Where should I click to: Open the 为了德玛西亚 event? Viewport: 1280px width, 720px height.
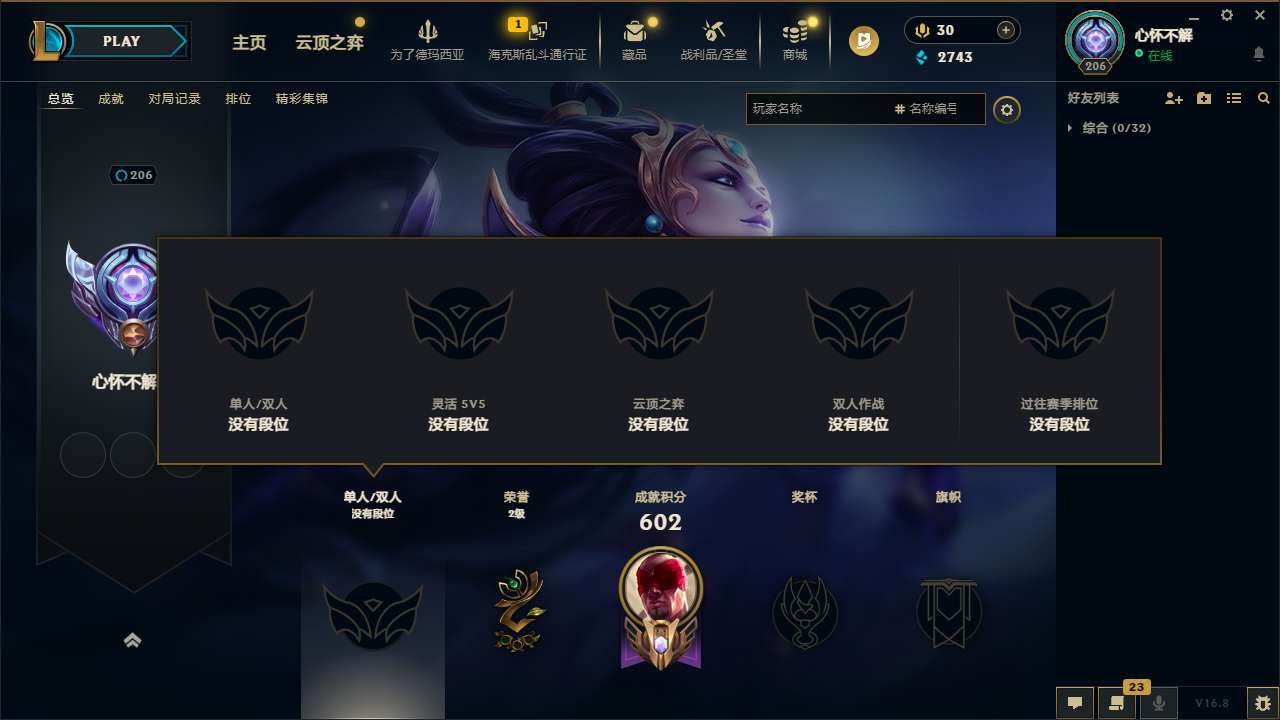[428, 40]
